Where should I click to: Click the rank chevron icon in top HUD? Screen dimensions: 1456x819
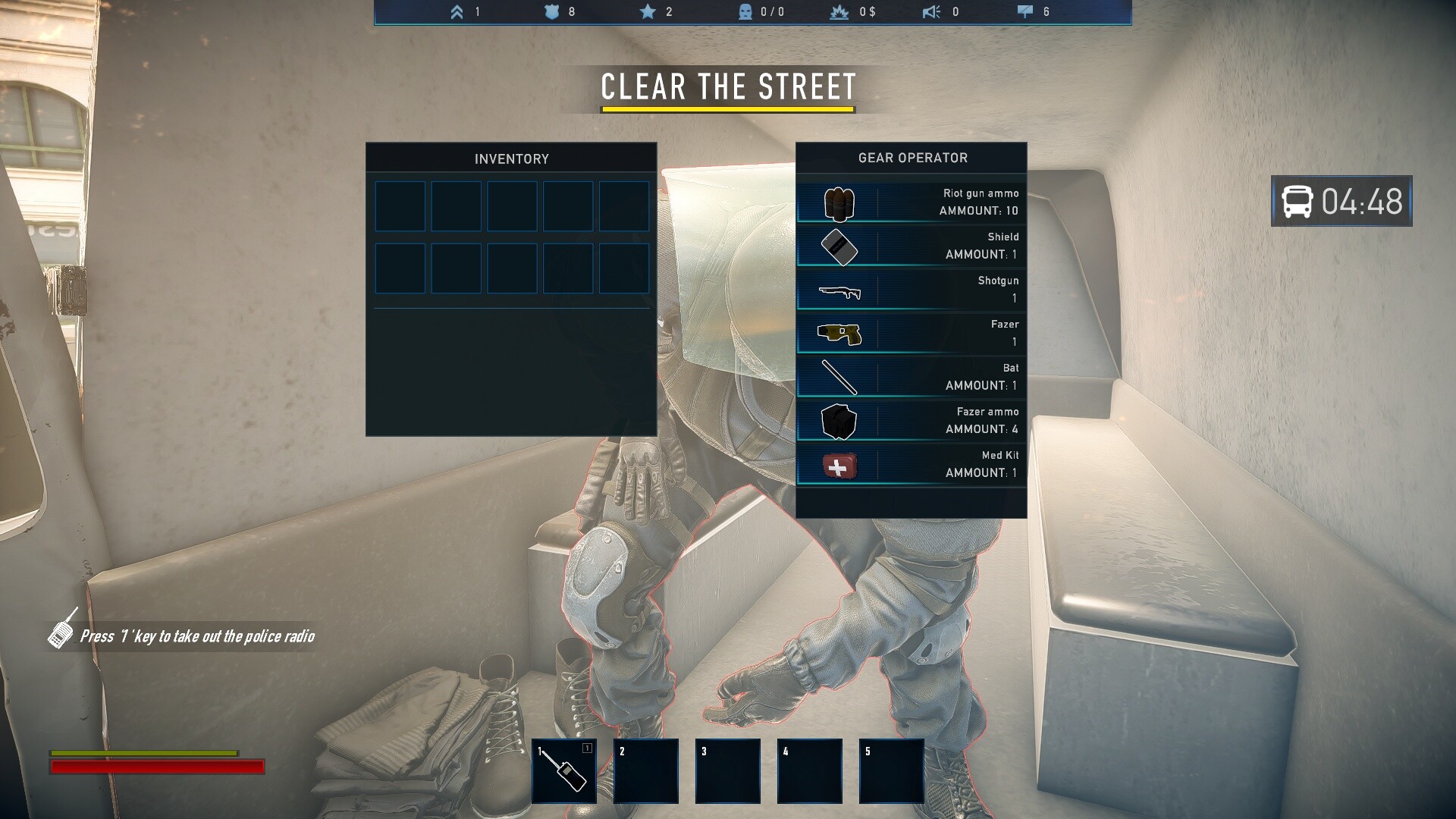tap(456, 12)
